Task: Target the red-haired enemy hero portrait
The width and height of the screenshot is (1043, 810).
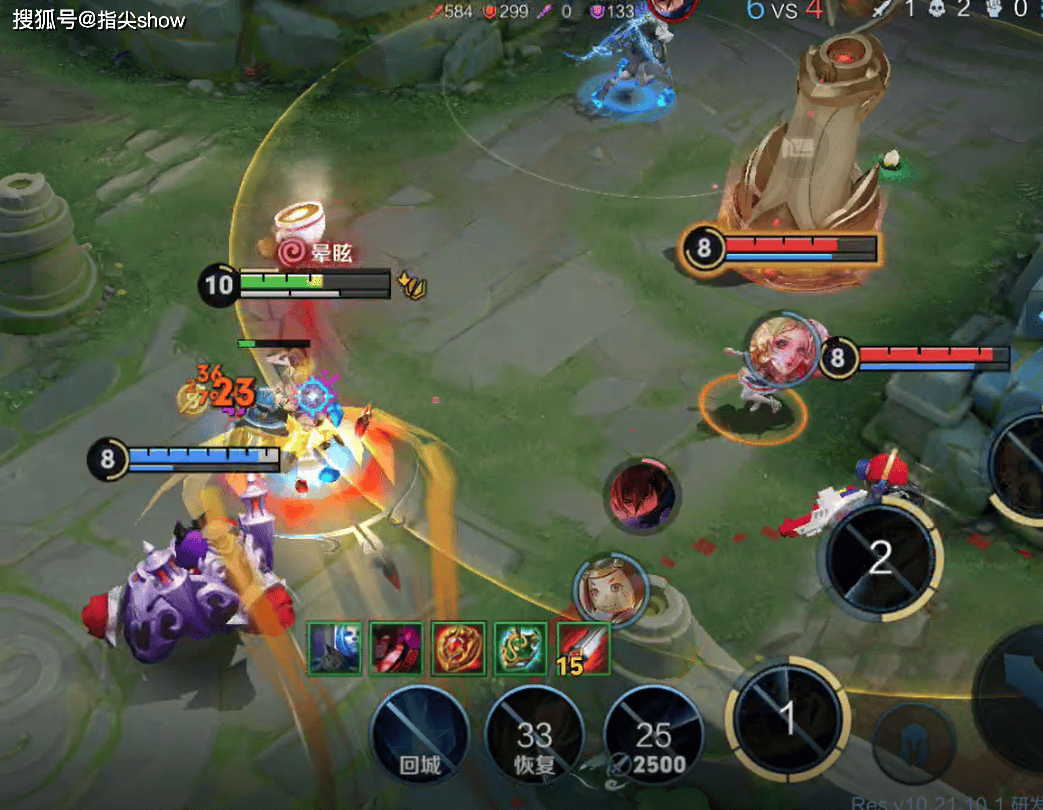Action: [x=642, y=496]
